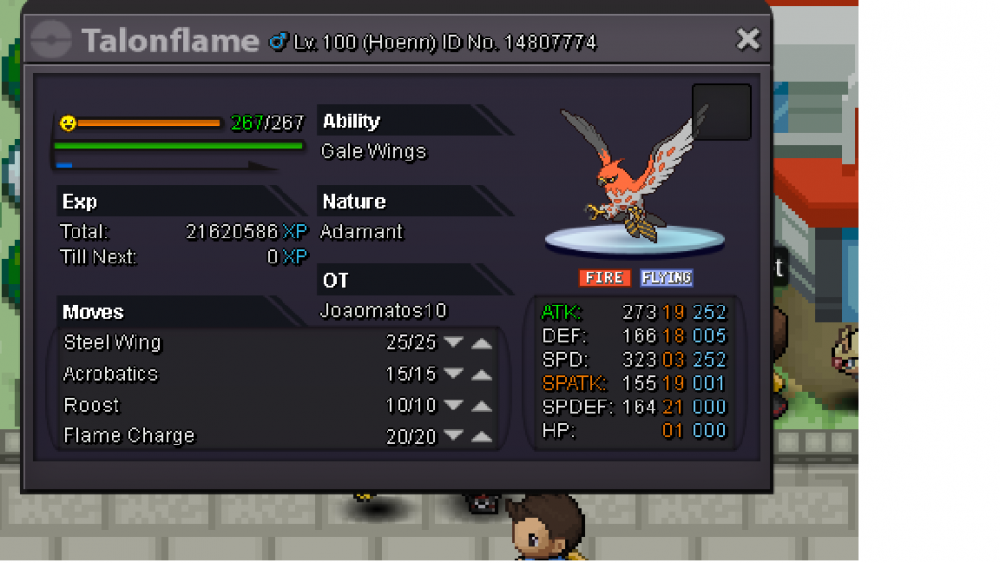Move Acrobatics down in the move list
This screenshot has width=1000, height=563.
point(454,375)
